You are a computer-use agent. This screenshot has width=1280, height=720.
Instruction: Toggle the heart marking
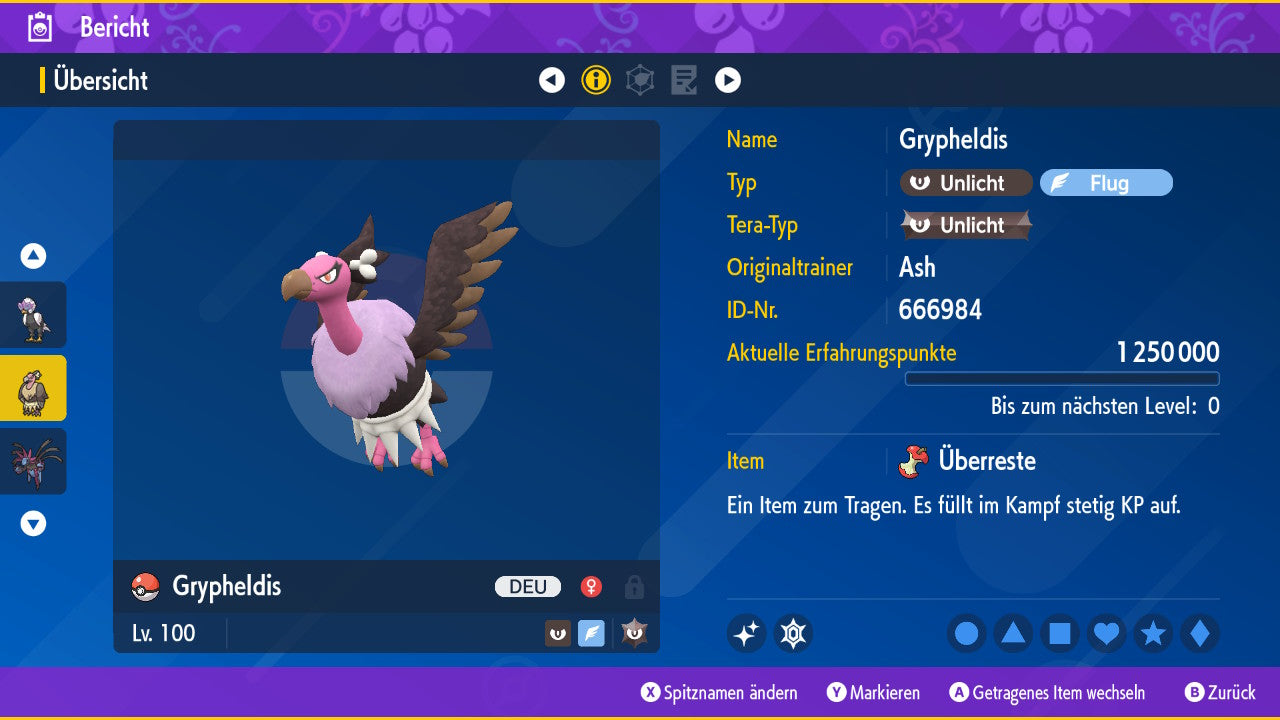click(1106, 634)
